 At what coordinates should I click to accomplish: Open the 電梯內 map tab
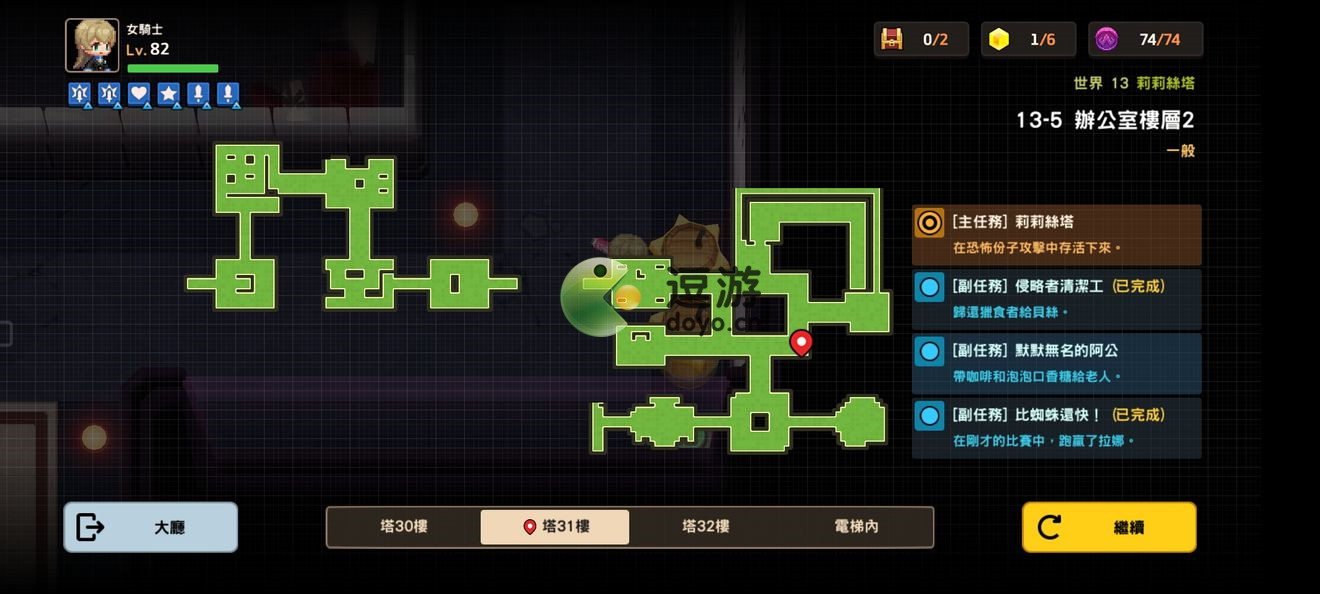coord(856,527)
